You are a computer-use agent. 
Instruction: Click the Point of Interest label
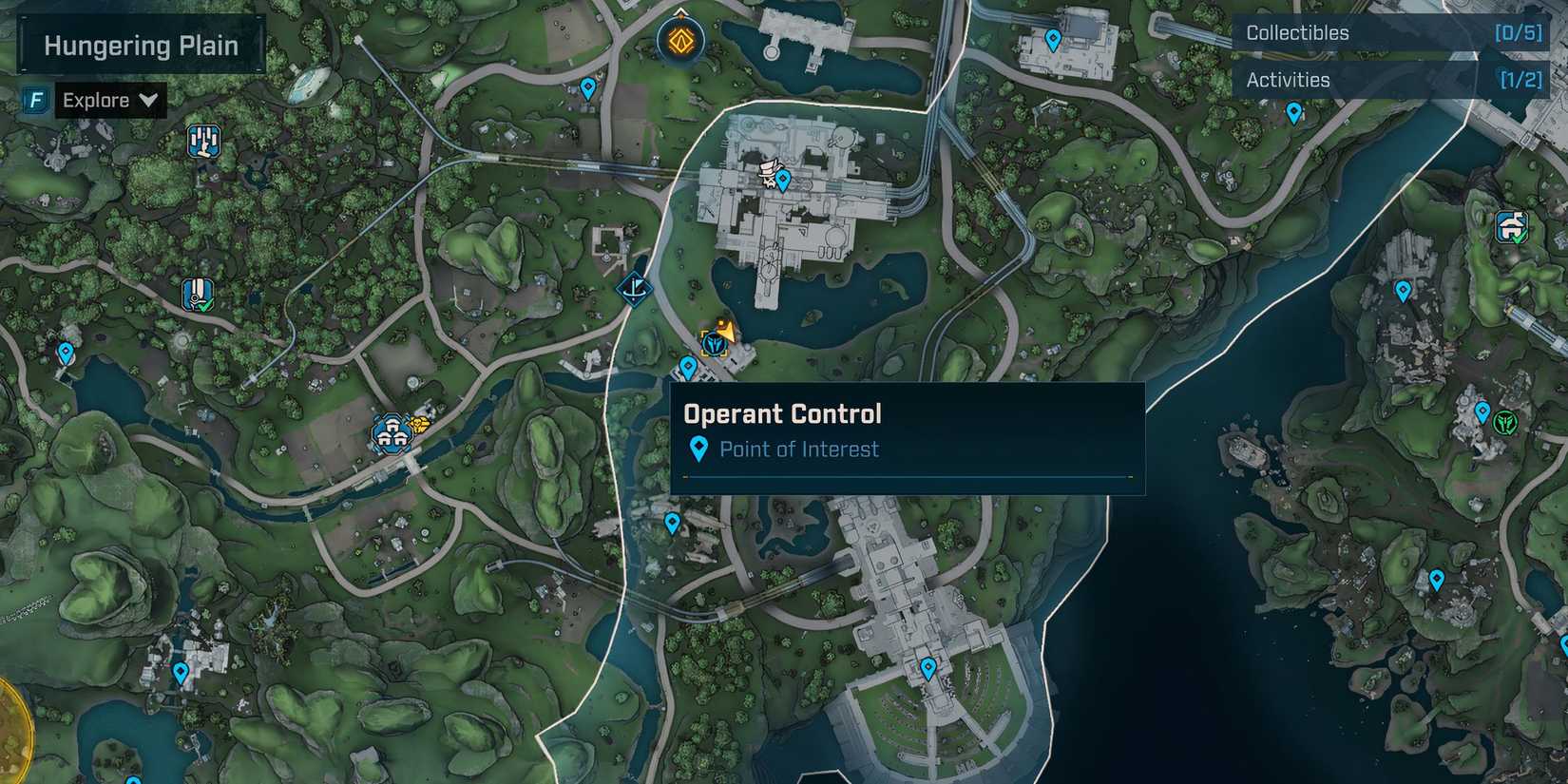coord(798,449)
